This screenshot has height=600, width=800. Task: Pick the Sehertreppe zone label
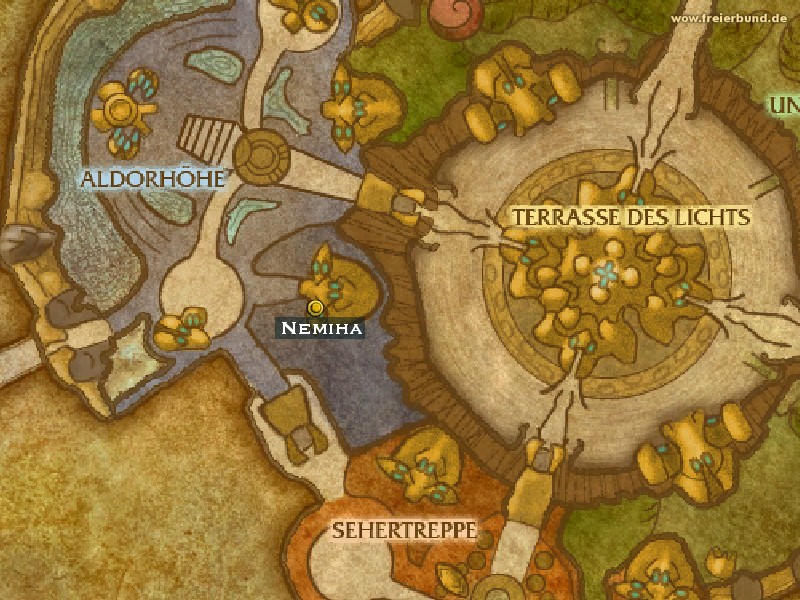coord(404,528)
